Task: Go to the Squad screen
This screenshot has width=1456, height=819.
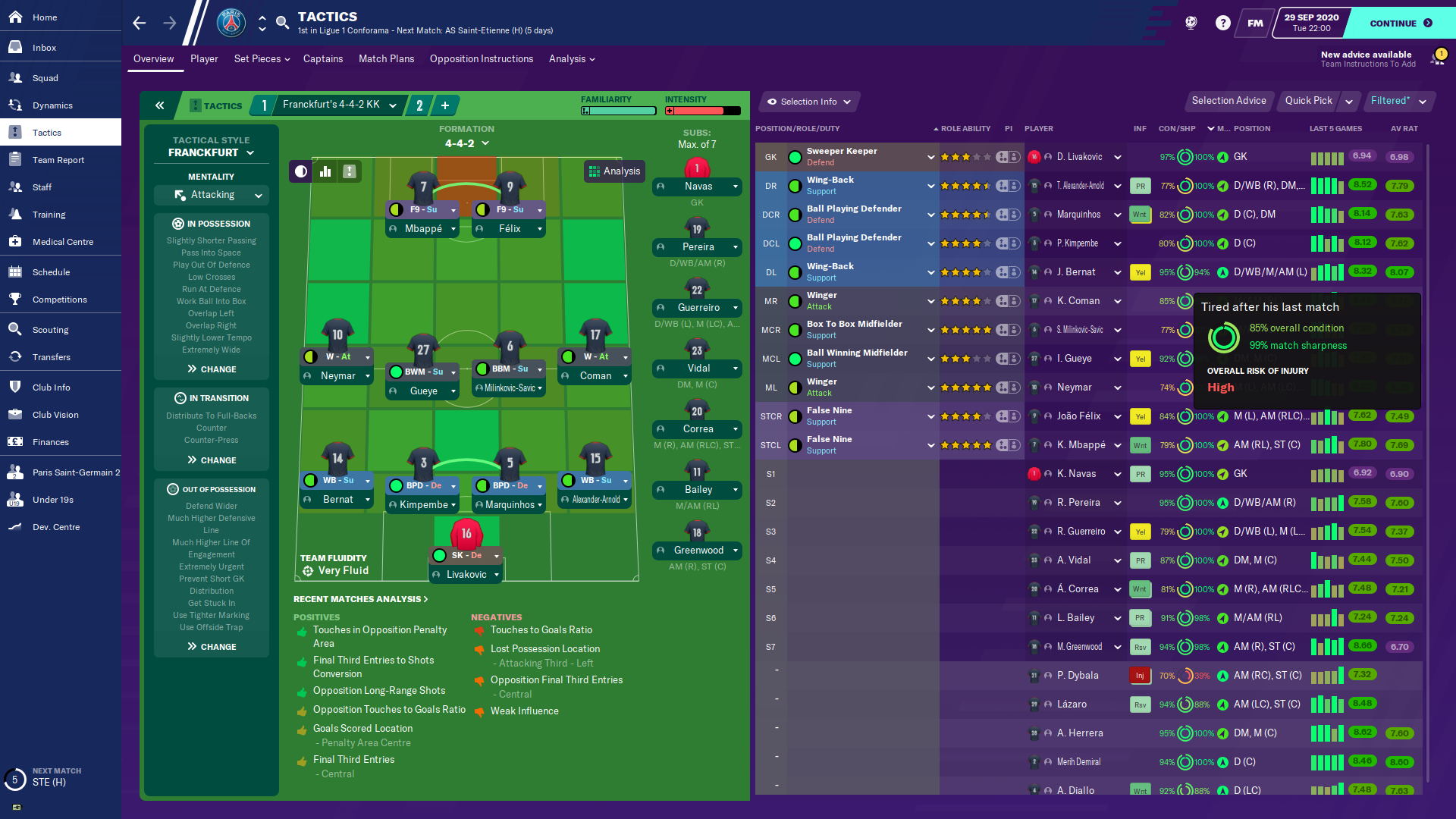Action: (45, 78)
